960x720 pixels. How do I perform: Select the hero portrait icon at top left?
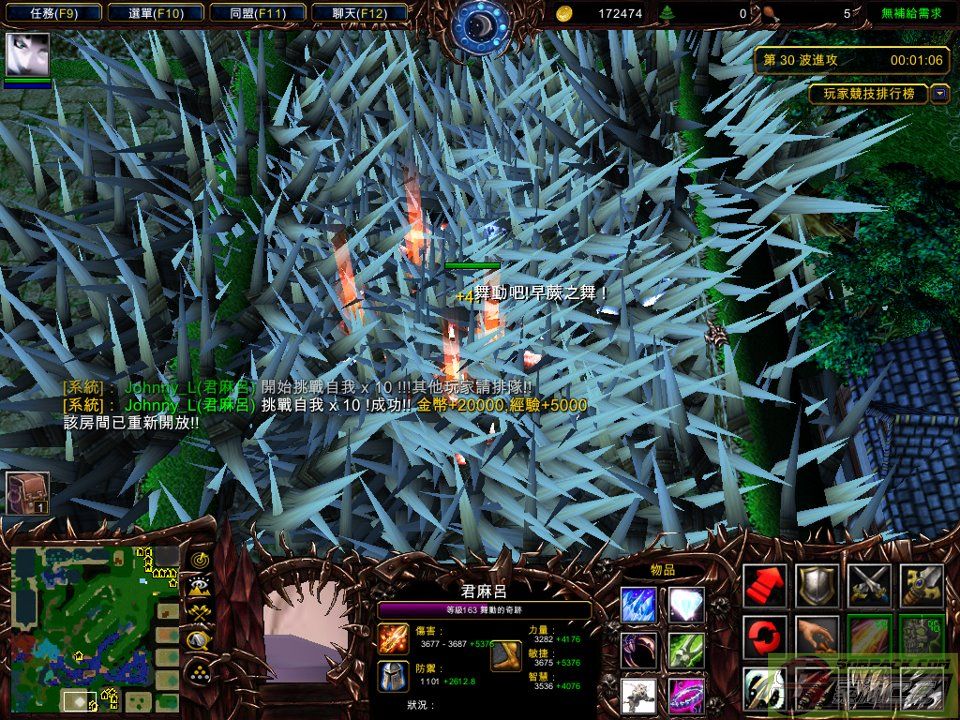tap(27, 55)
